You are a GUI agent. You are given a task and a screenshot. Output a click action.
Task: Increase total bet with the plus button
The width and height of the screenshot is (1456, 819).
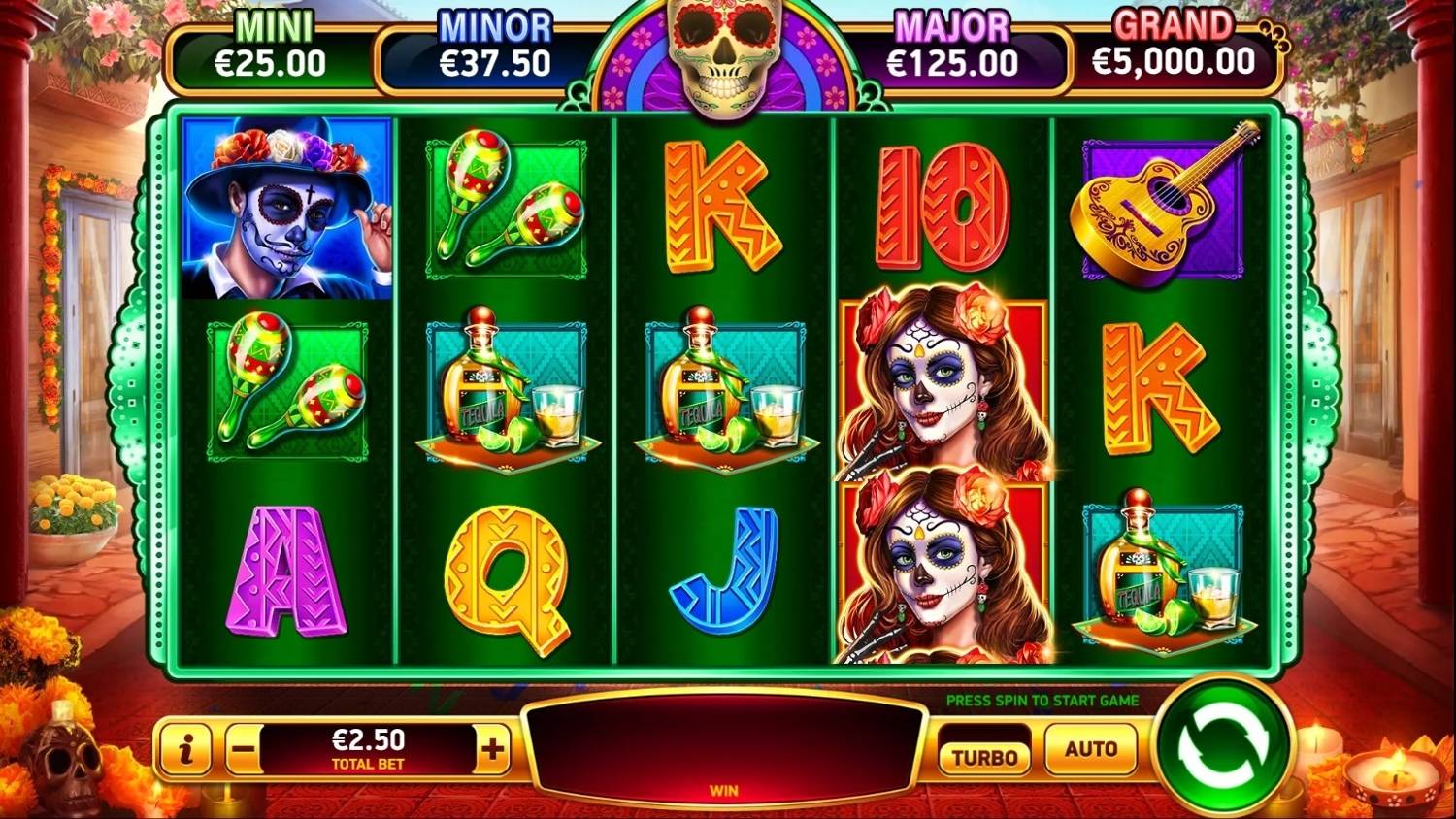[493, 749]
